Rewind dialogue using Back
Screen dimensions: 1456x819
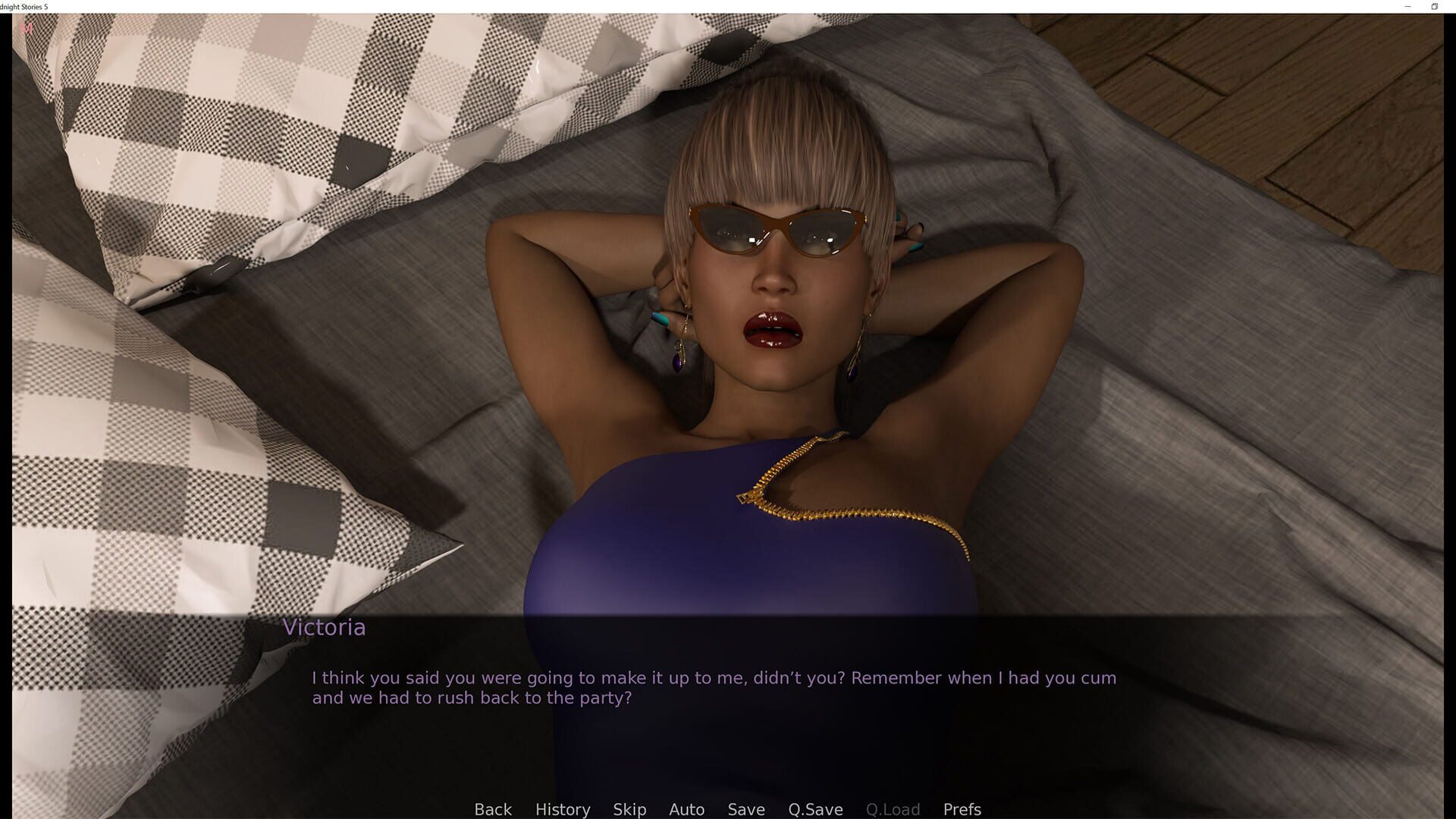[x=493, y=809]
